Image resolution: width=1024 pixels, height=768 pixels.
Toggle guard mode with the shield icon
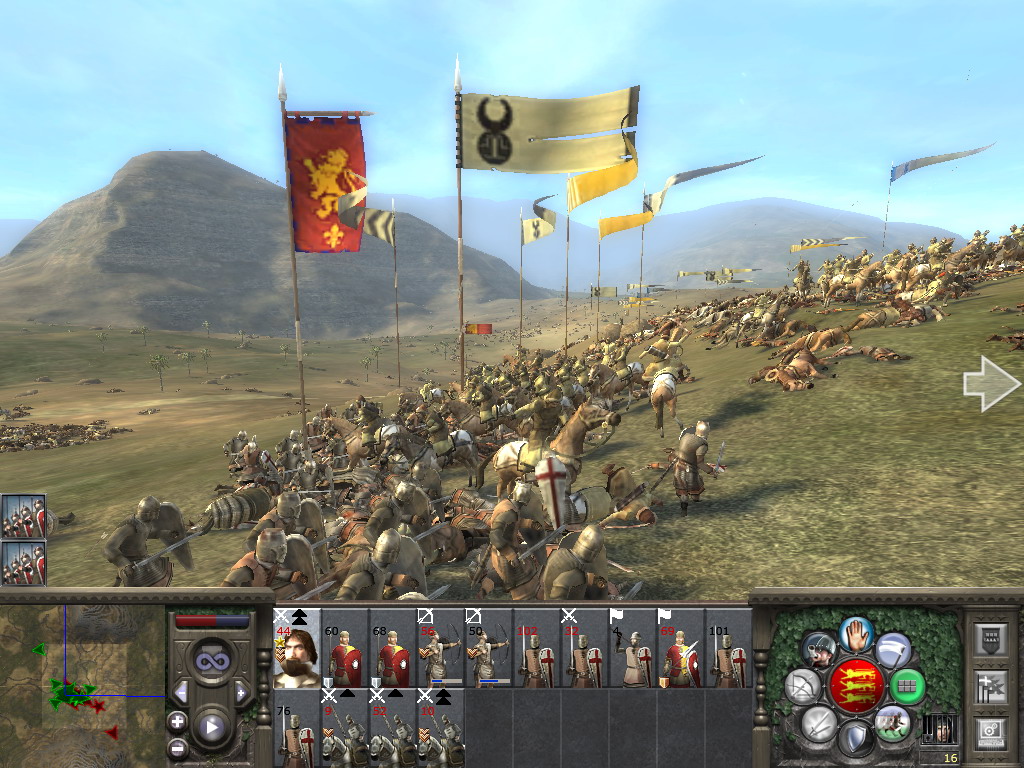(x=855, y=739)
